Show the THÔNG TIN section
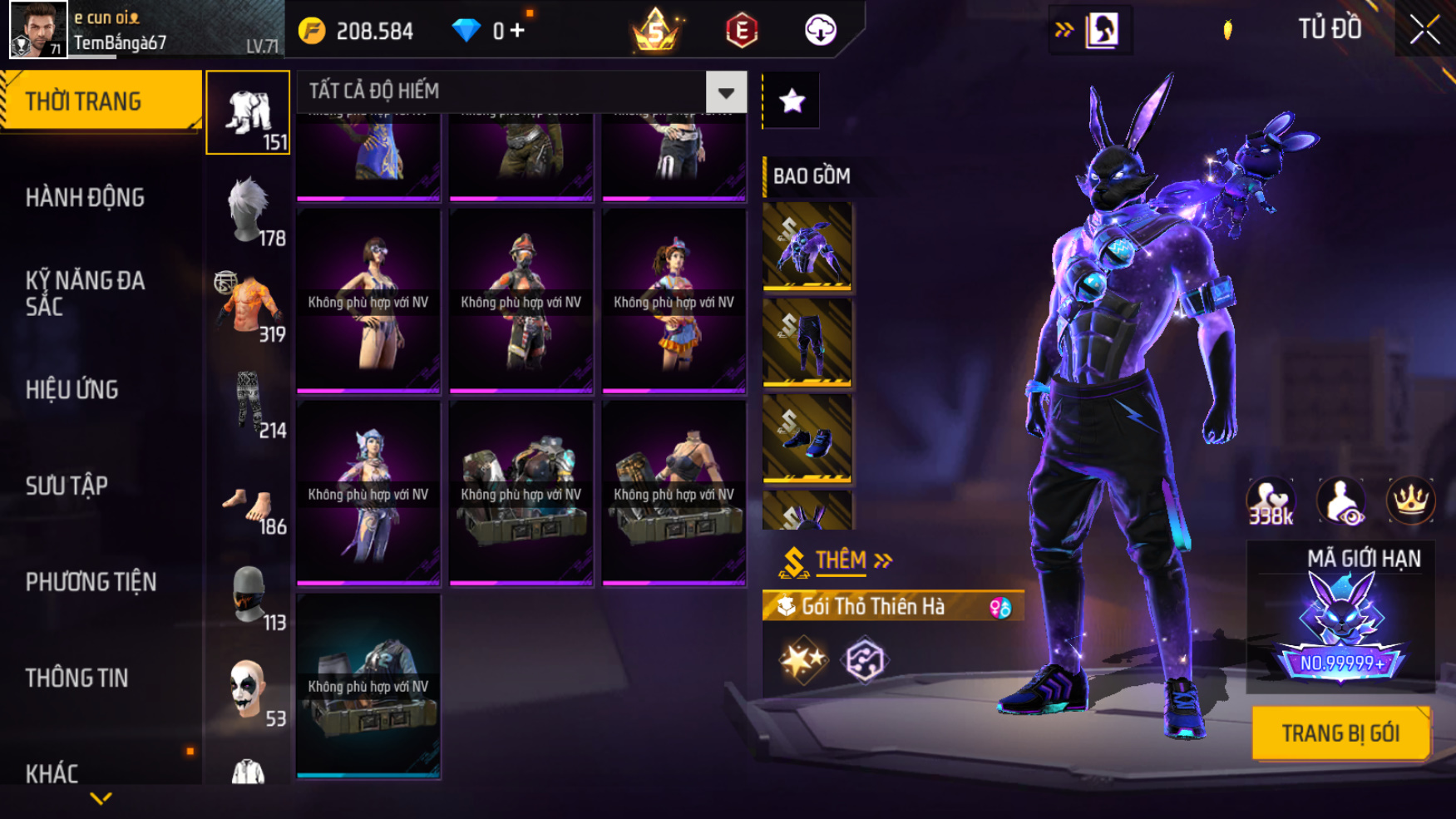The height and width of the screenshot is (819, 1456). 77,678
